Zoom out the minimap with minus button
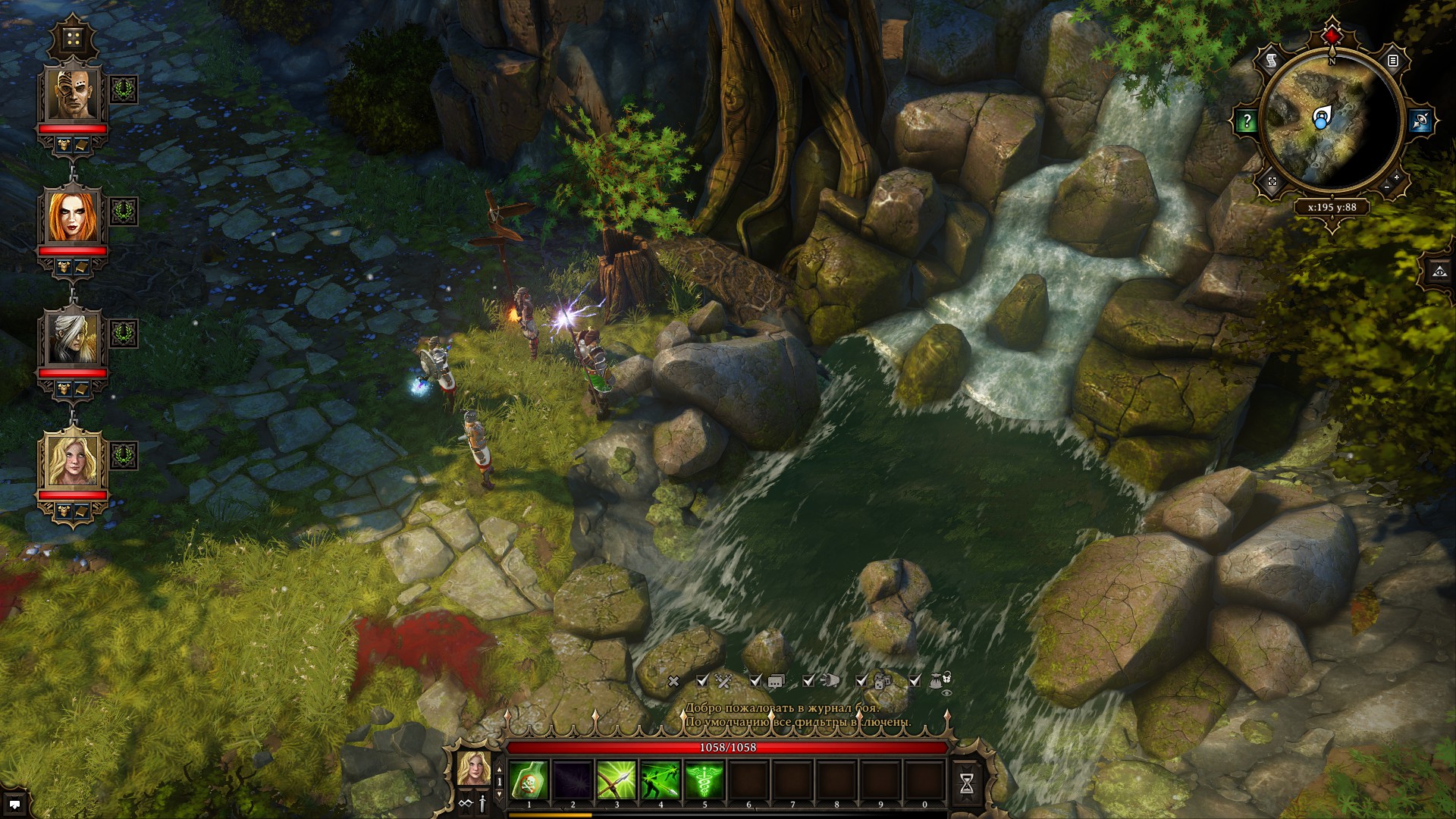Image resolution: width=1456 pixels, height=819 pixels. pyautogui.click(x=1387, y=187)
